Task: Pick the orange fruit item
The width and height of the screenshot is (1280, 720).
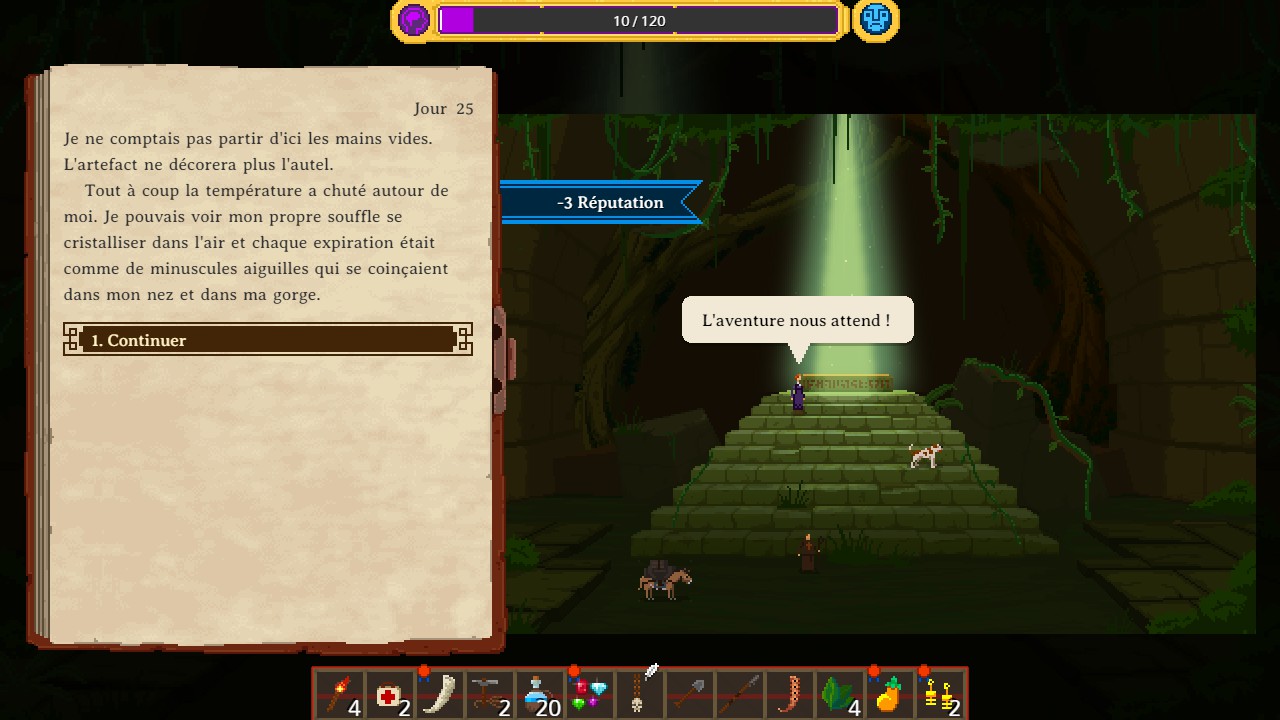Action: click(x=889, y=694)
